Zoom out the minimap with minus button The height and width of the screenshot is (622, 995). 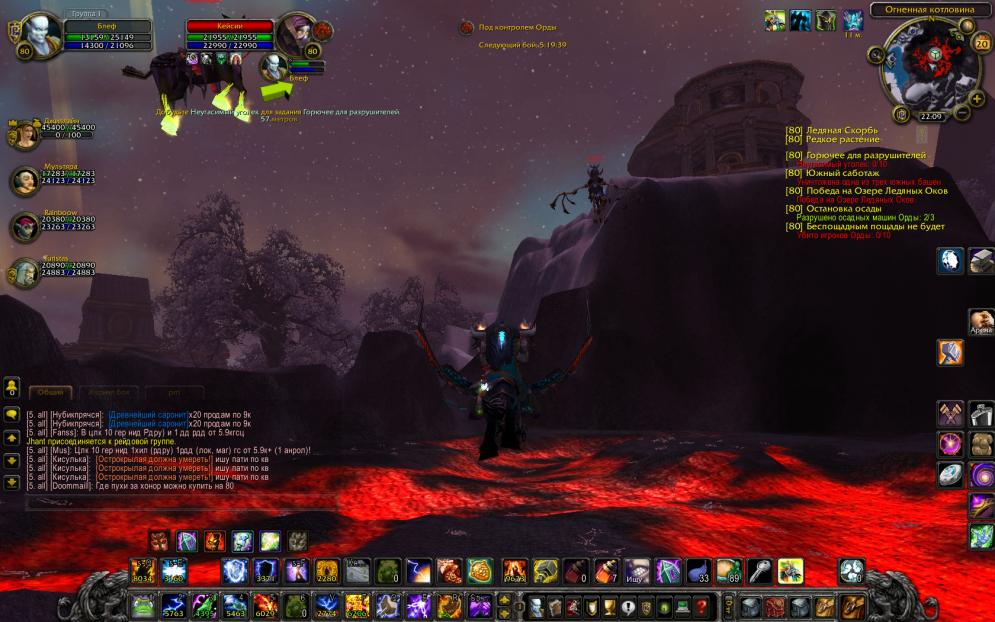[962, 112]
